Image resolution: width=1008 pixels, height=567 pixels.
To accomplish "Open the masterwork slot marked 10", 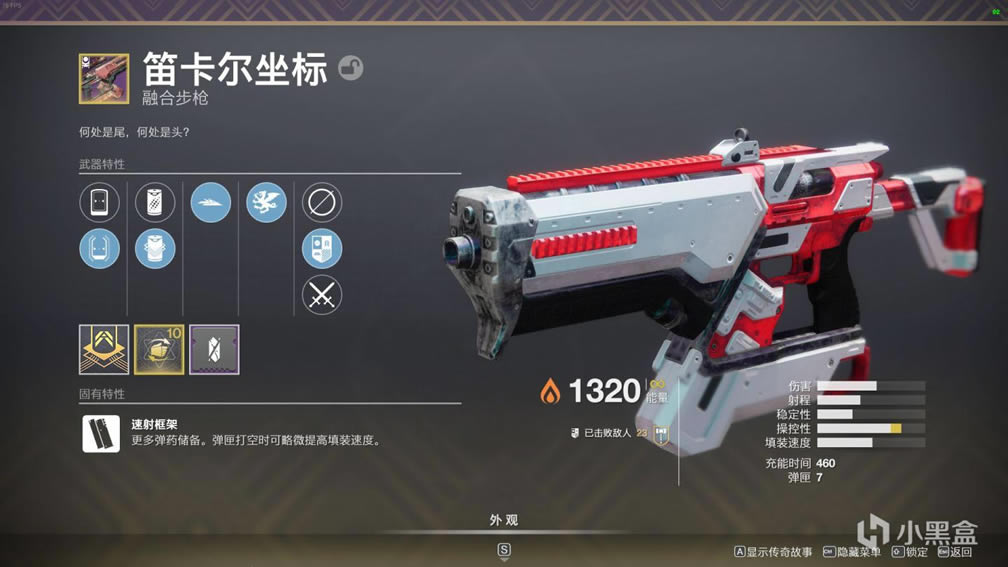I will tap(159, 349).
